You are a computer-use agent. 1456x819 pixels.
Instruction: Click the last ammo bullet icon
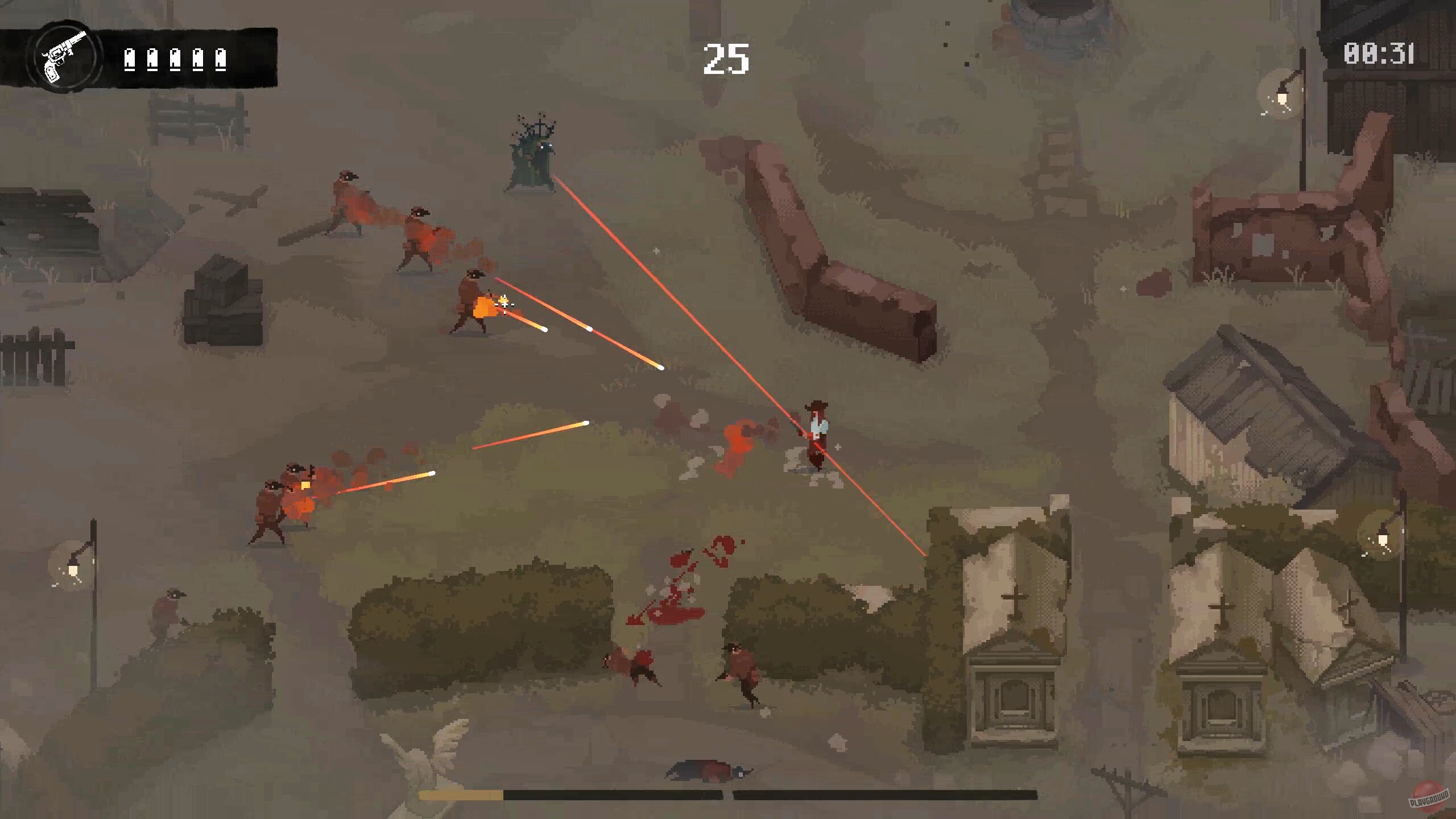[222, 60]
